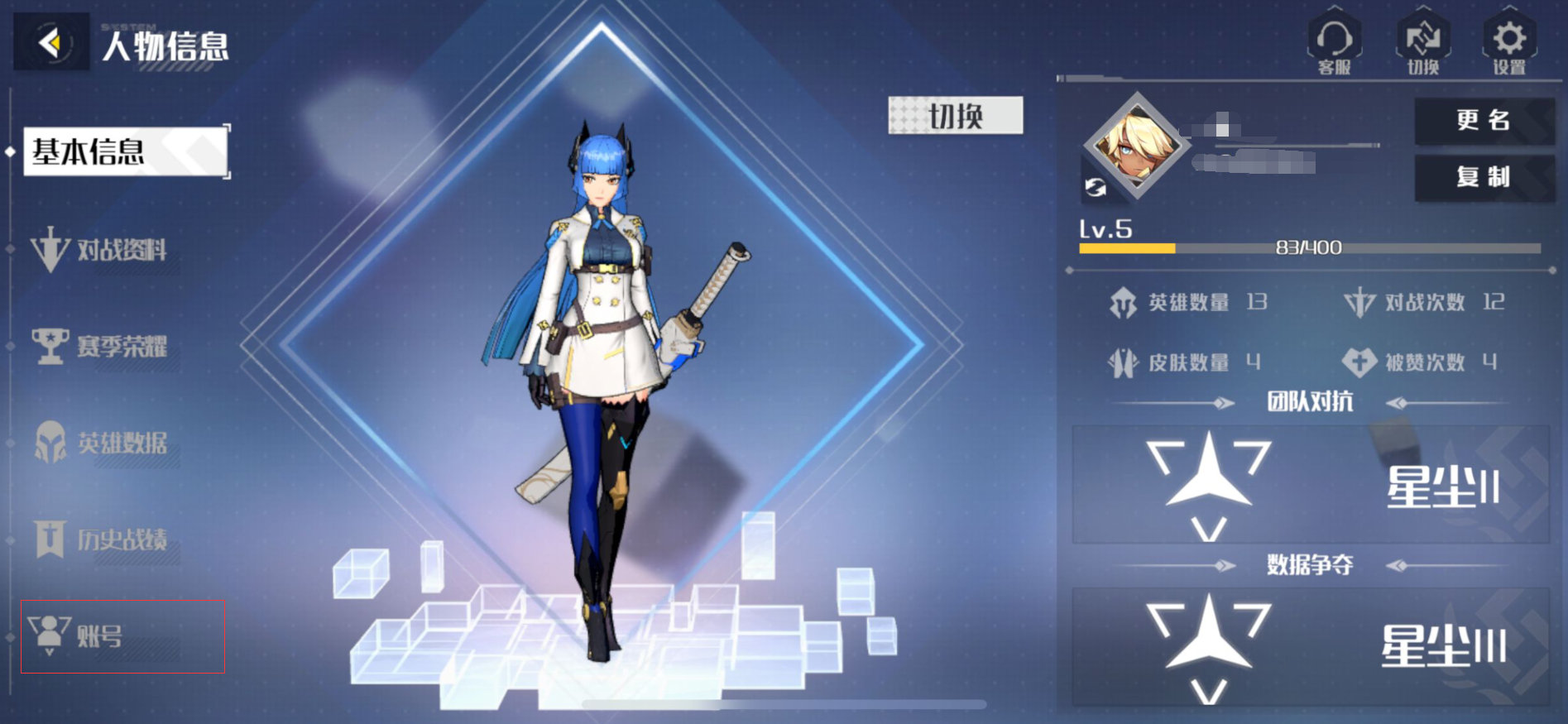Screen dimensions: 1568x724
Task: Switch to the 赛季荣耀 tab
Action: [101, 346]
